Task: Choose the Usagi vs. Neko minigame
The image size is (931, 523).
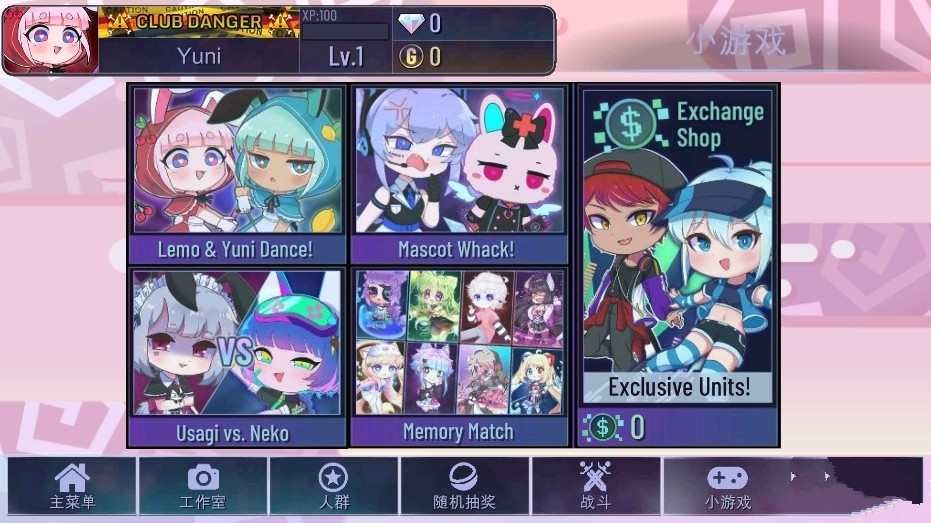Action: coord(237,356)
